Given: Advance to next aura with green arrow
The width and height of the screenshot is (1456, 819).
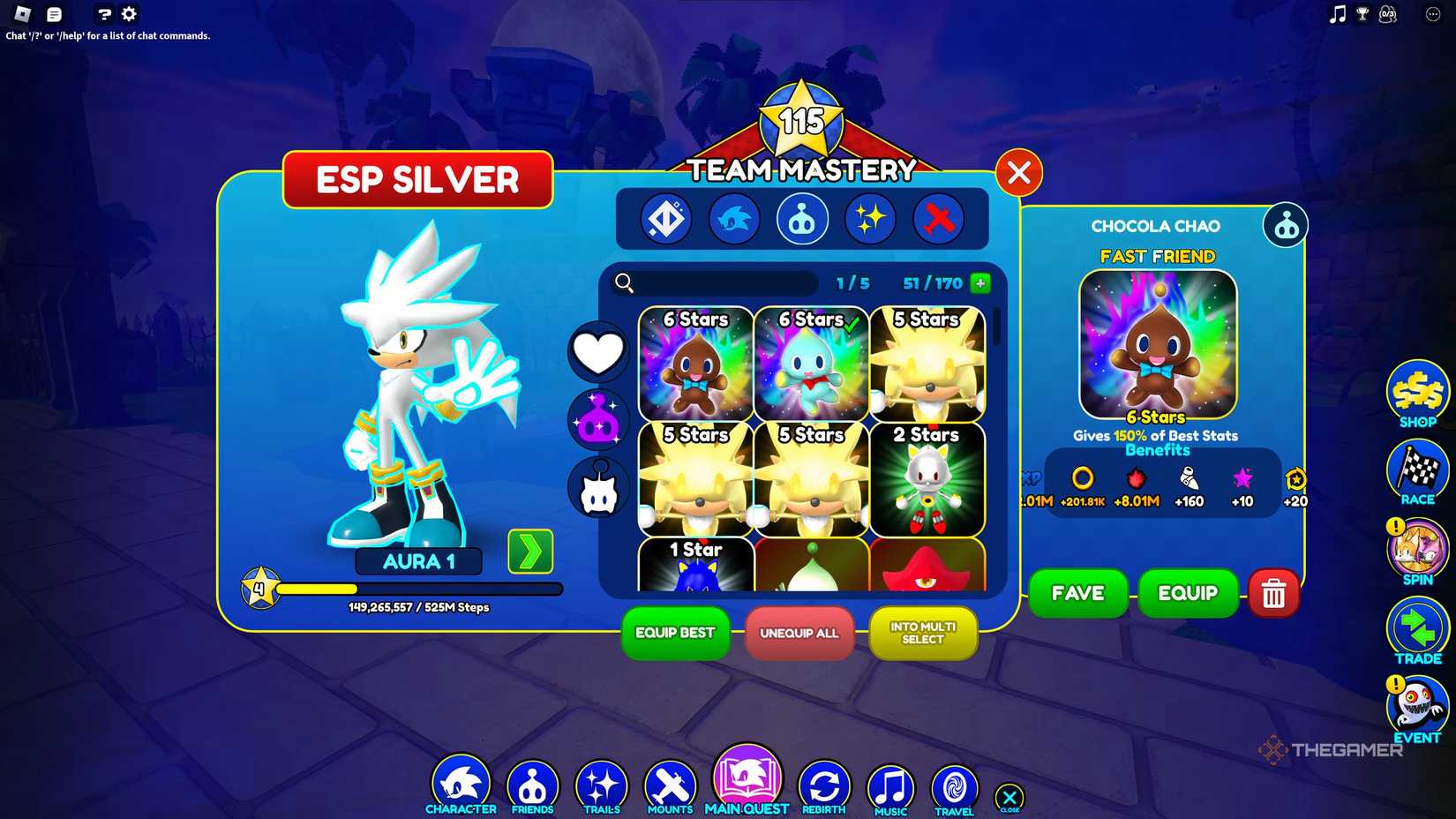Looking at the screenshot, I should [530, 551].
